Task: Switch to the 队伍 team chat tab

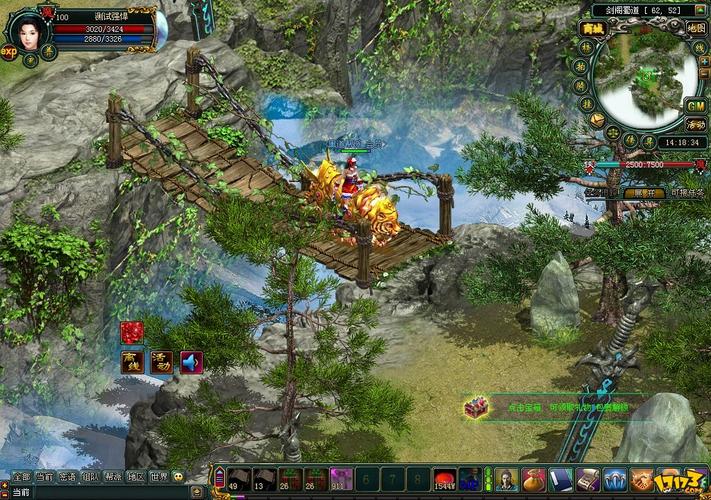Action: (90, 477)
